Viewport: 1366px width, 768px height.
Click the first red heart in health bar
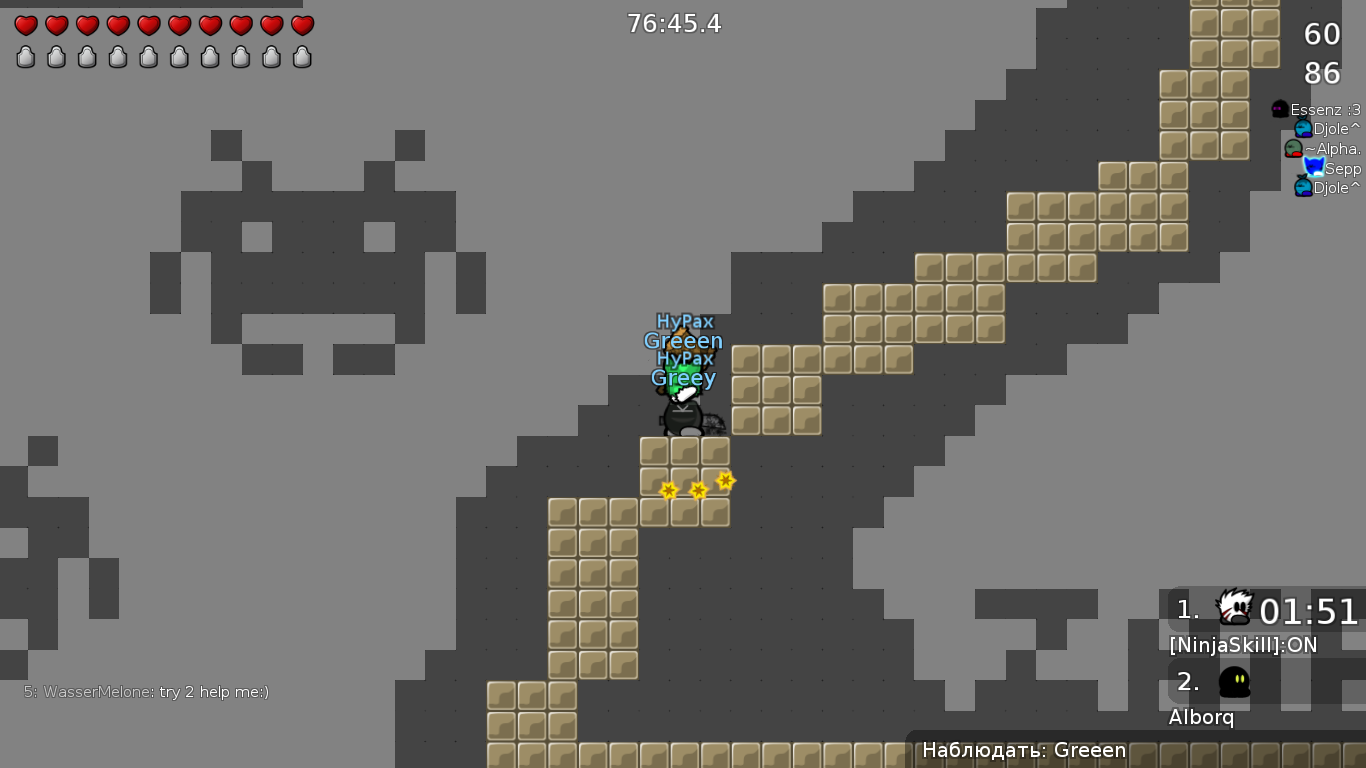(24, 26)
